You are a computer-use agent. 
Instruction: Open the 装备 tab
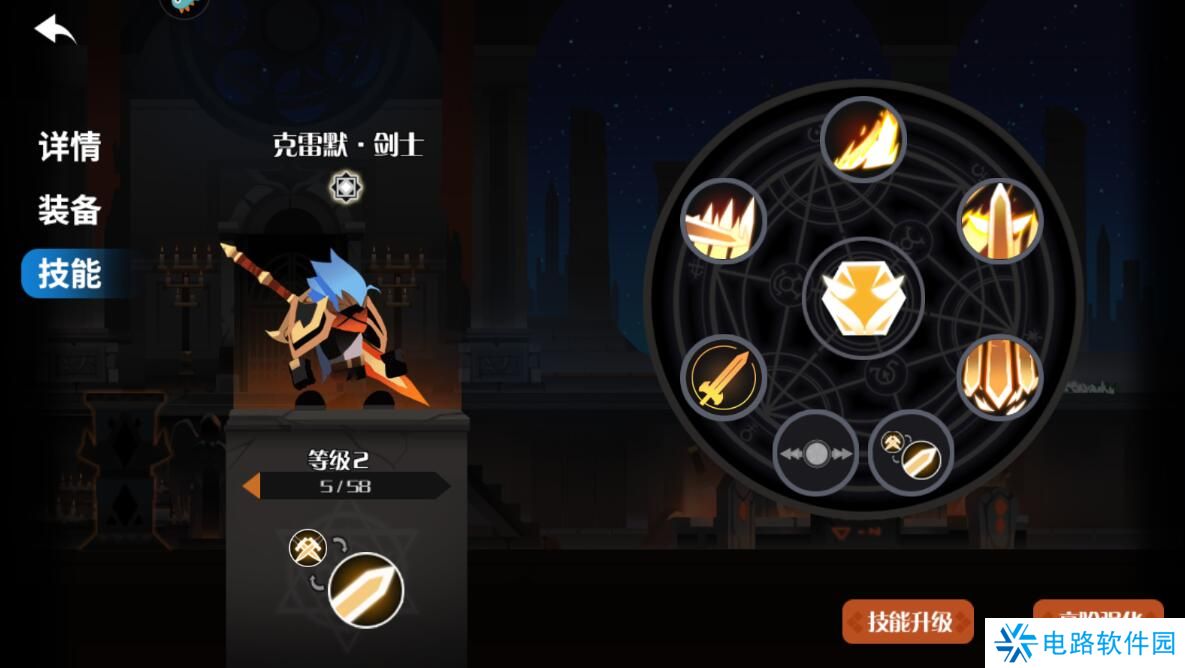tap(70, 210)
